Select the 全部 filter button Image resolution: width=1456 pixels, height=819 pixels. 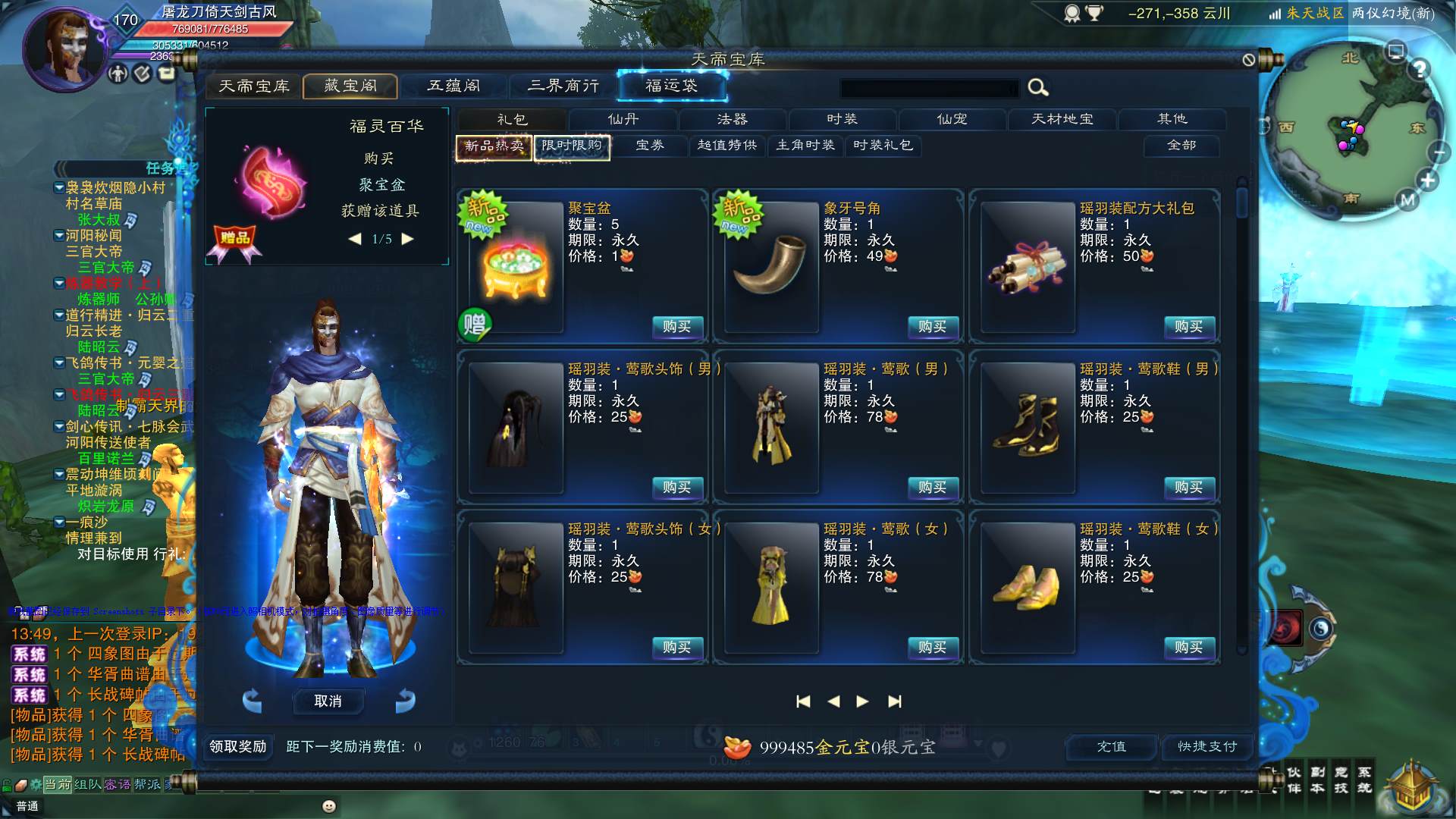(1181, 146)
